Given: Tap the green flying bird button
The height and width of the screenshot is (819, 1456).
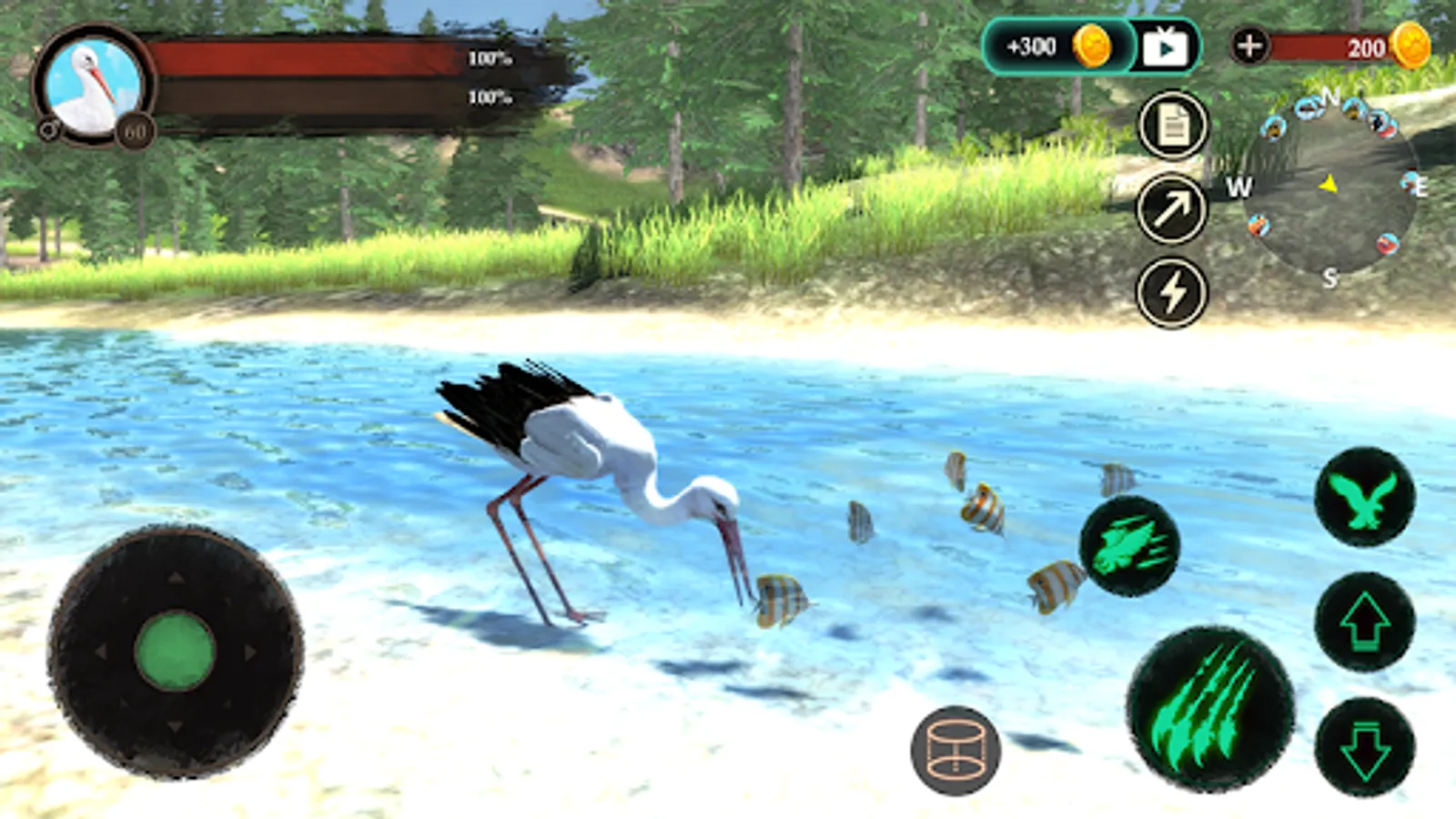Looking at the screenshot, I should [1364, 498].
